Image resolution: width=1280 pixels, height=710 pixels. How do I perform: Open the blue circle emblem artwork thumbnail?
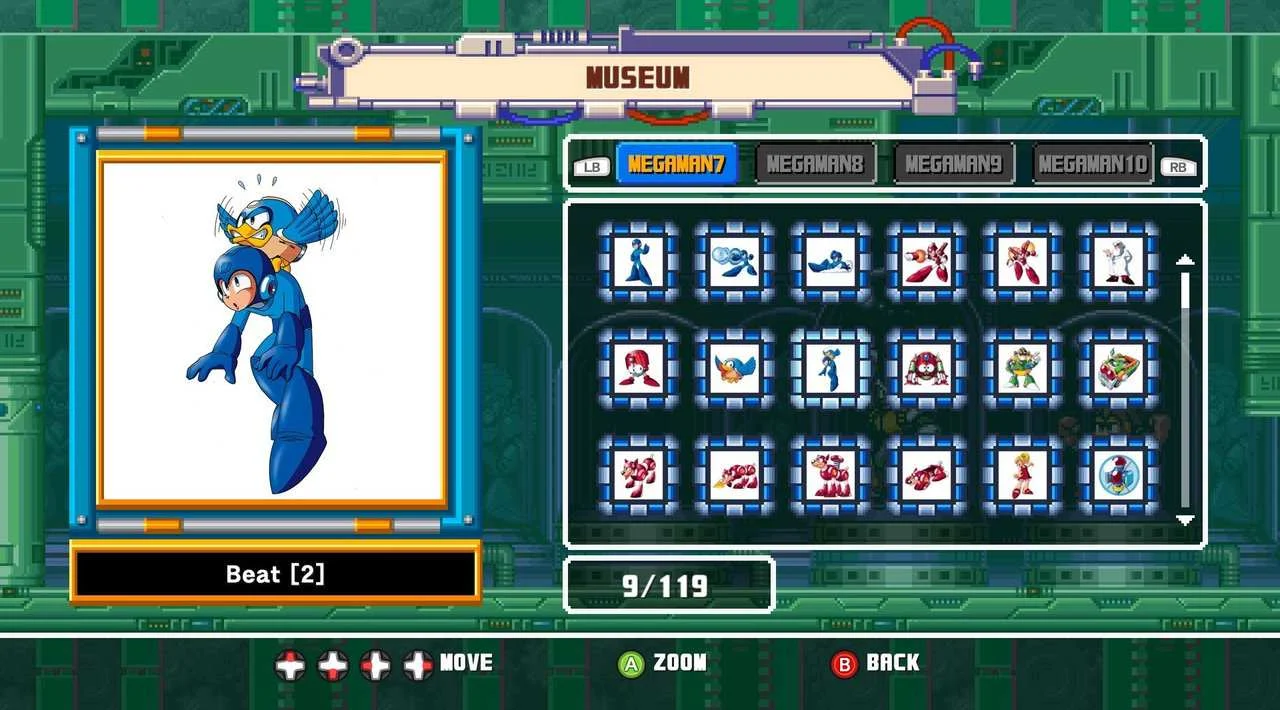click(1118, 475)
